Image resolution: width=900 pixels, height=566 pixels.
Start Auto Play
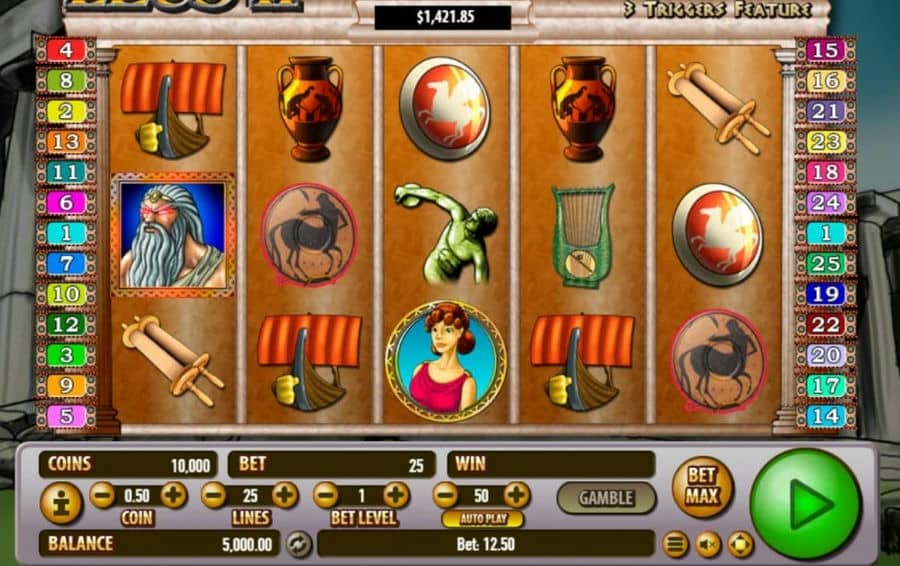[483, 519]
